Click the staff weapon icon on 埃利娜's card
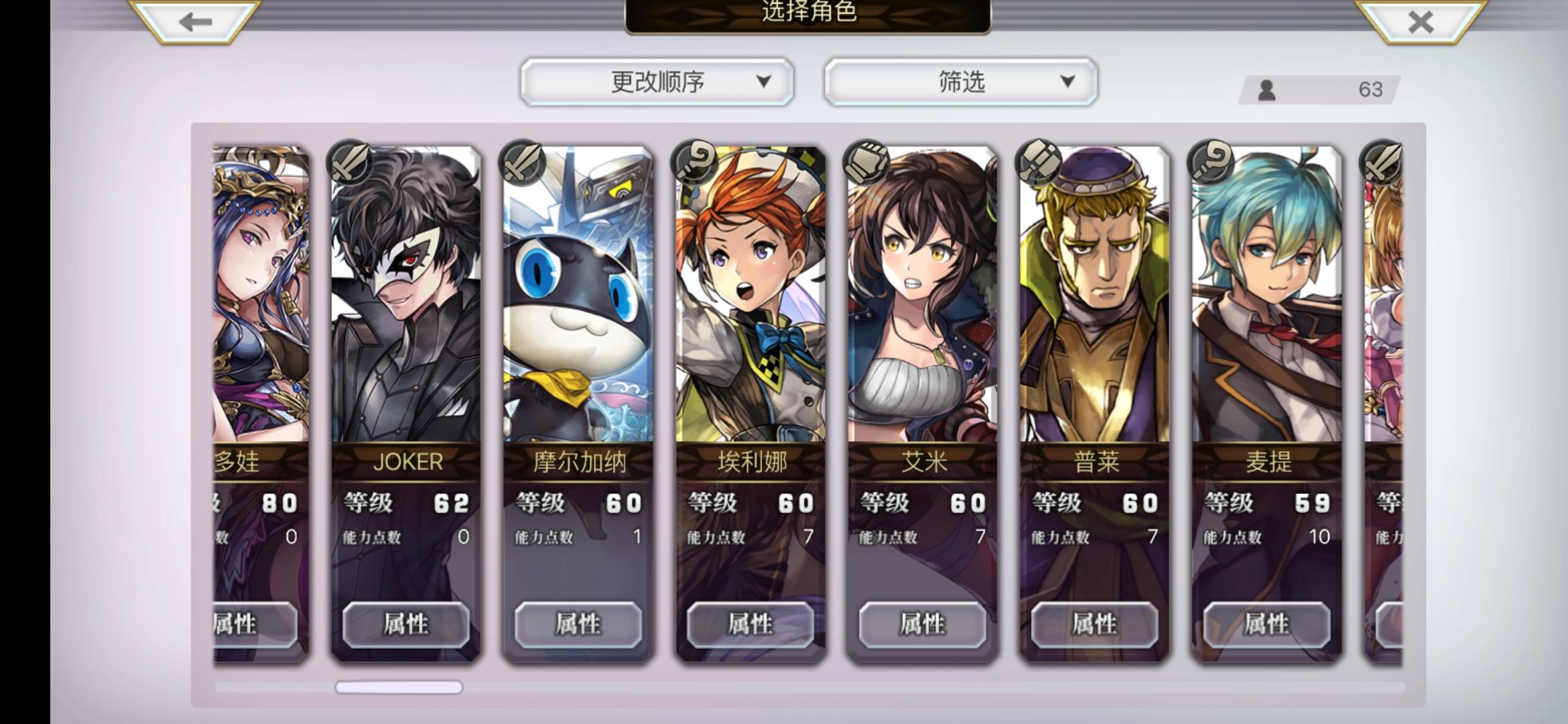The image size is (1568, 724). click(x=694, y=161)
